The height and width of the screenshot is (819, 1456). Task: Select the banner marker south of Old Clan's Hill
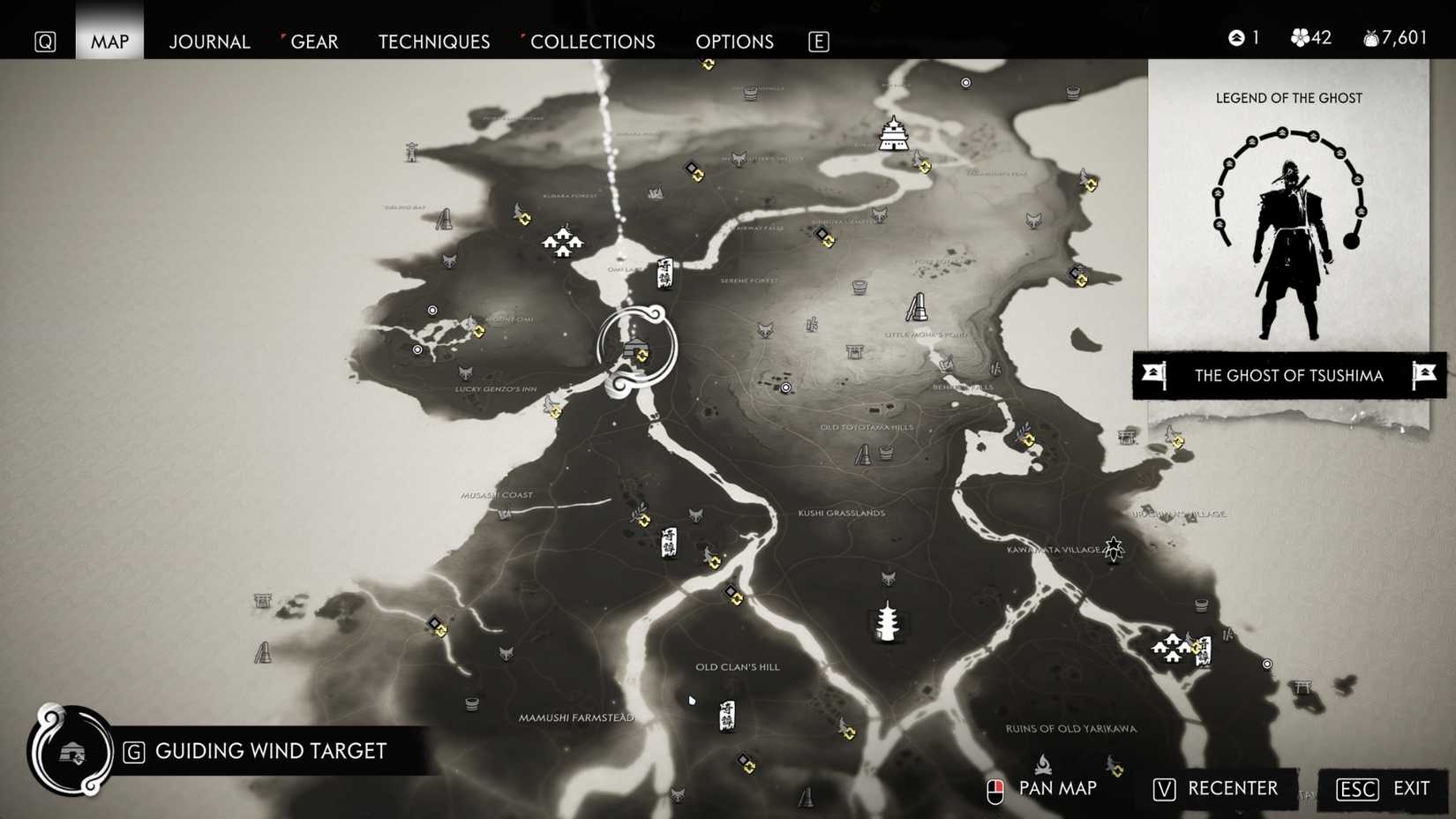(x=725, y=715)
